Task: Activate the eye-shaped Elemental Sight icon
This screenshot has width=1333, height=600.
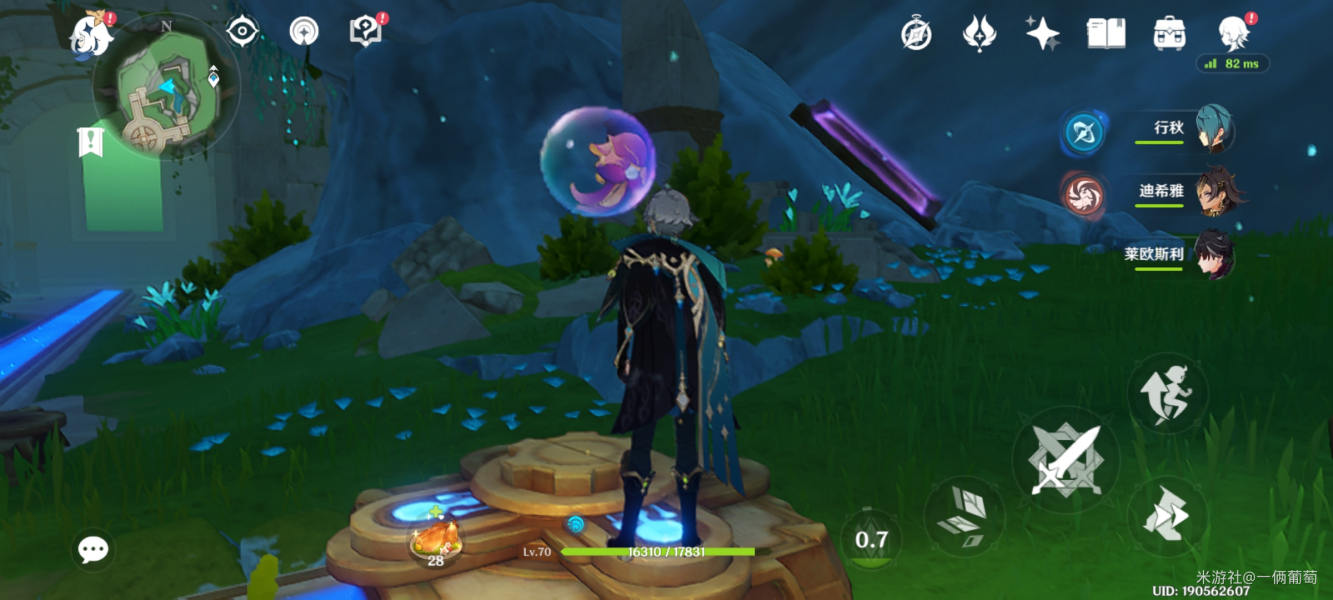Action: 243,32
